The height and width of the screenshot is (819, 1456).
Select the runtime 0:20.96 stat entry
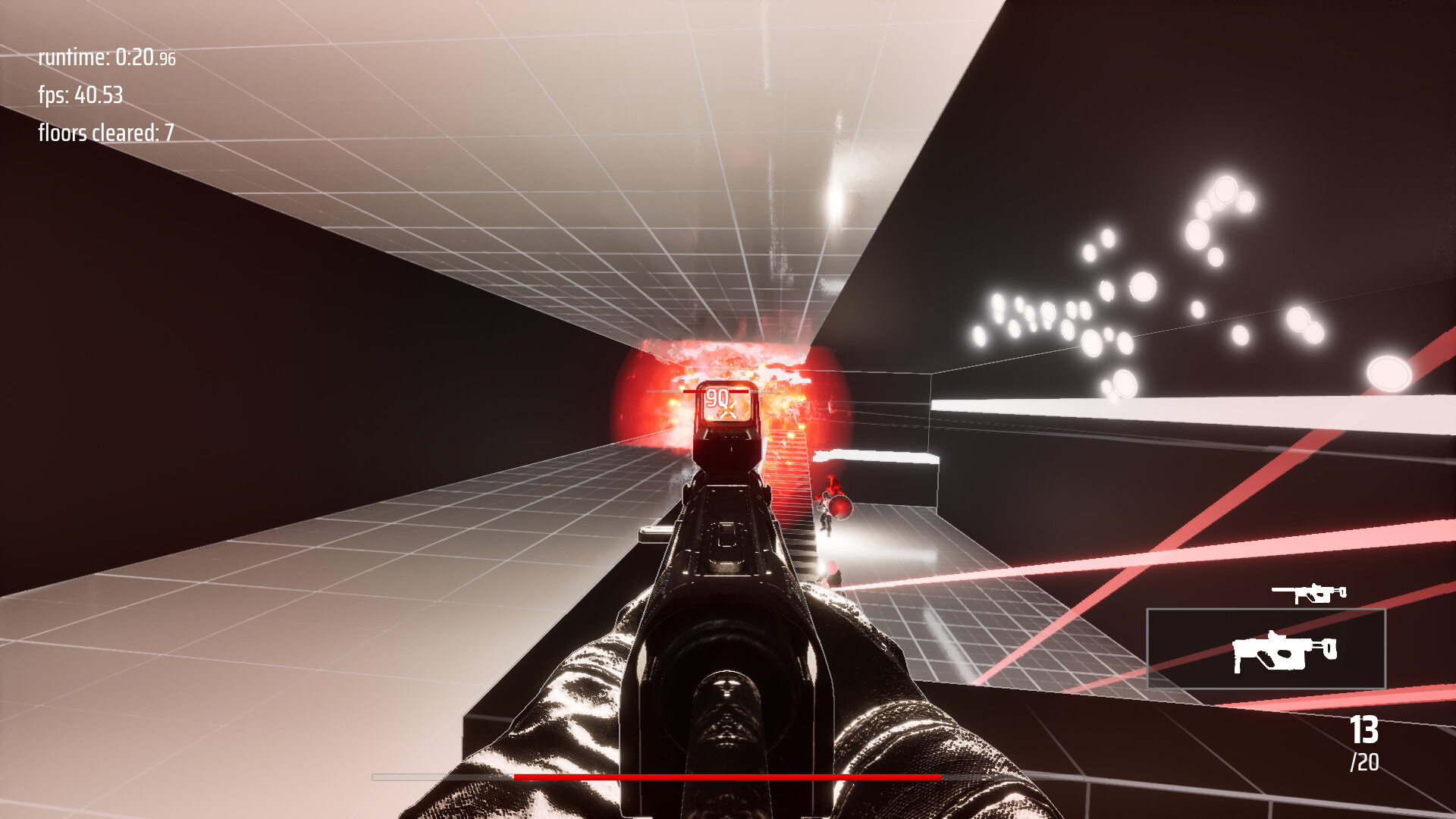[x=106, y=57]
